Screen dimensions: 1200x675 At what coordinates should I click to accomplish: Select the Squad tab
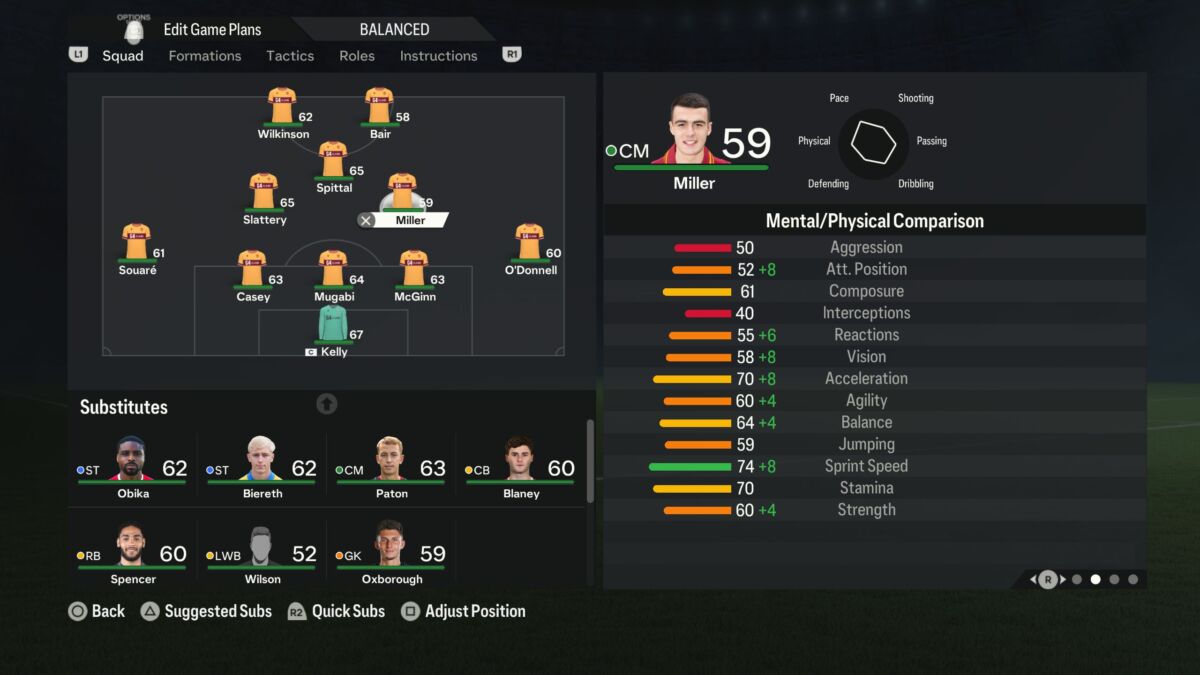[123, 56]
